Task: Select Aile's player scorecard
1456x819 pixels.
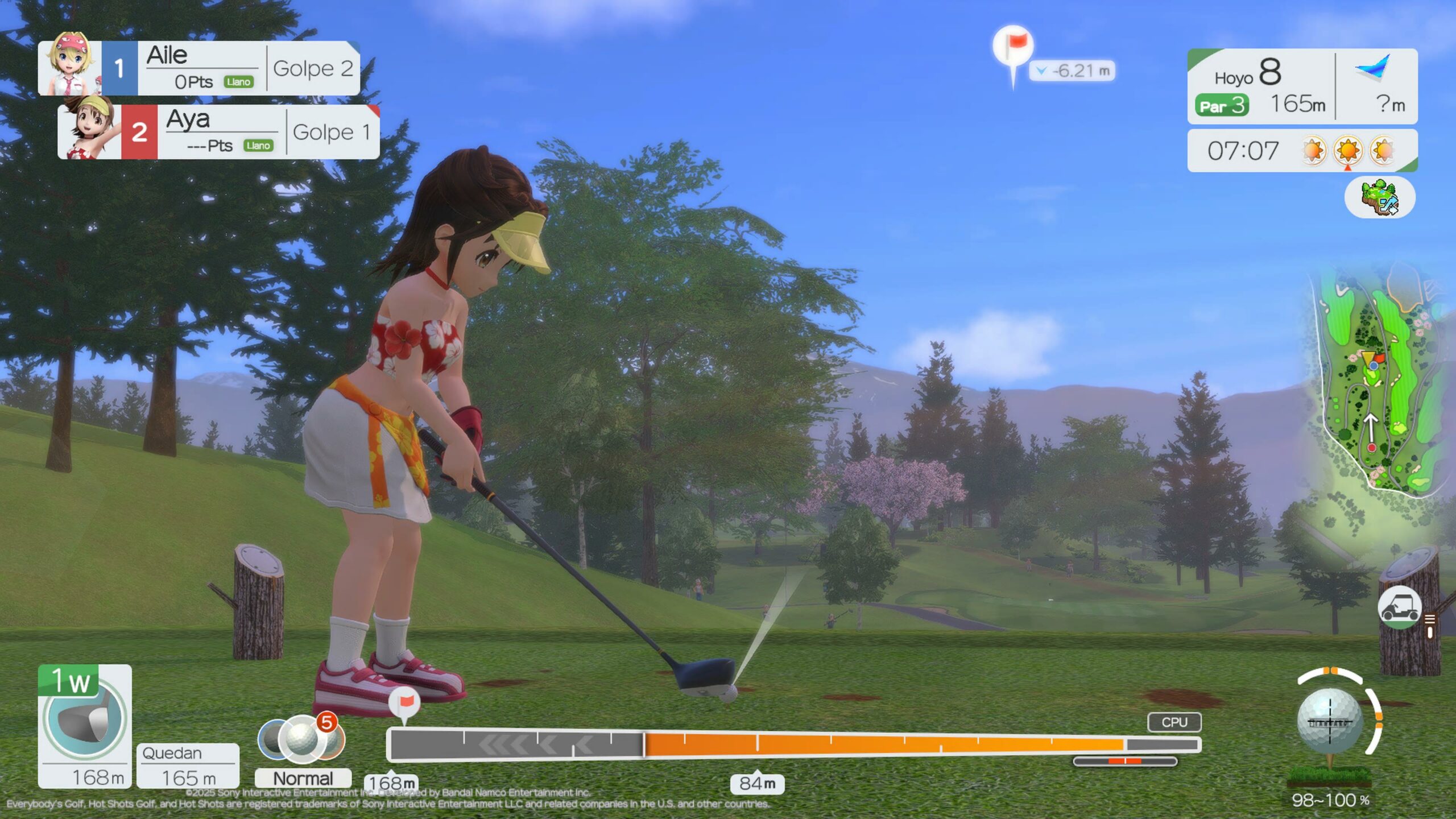Action: 199,68
